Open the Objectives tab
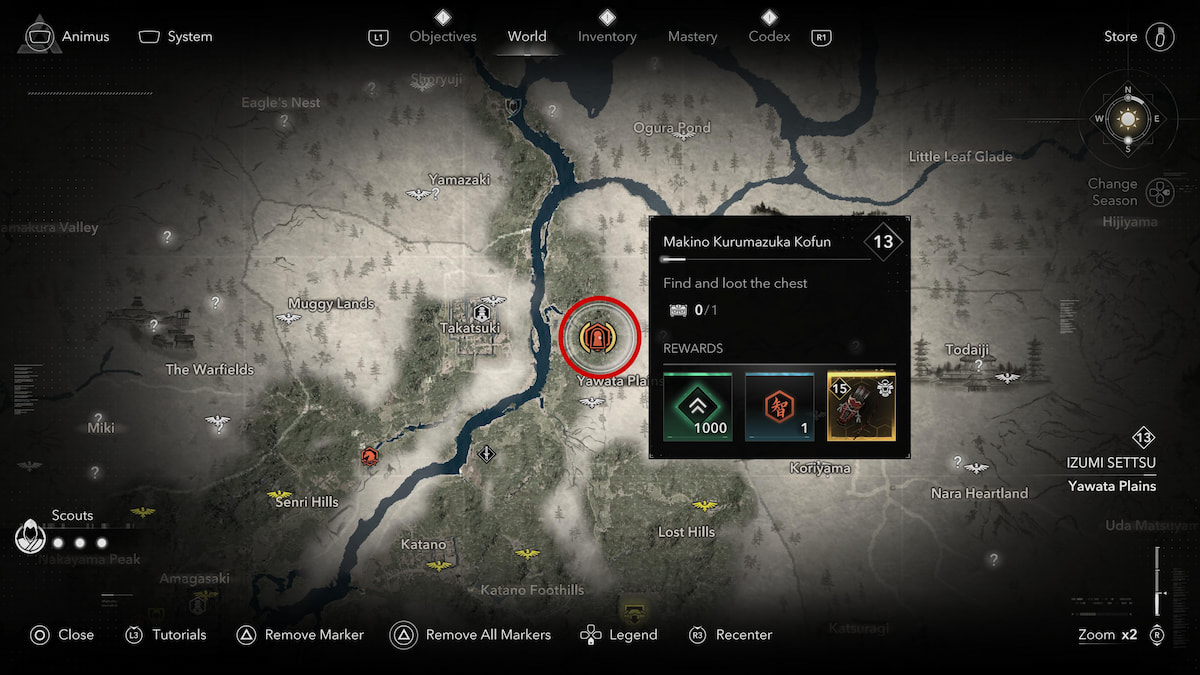This screenshot has width=1200, height=675. click(443, 37)
